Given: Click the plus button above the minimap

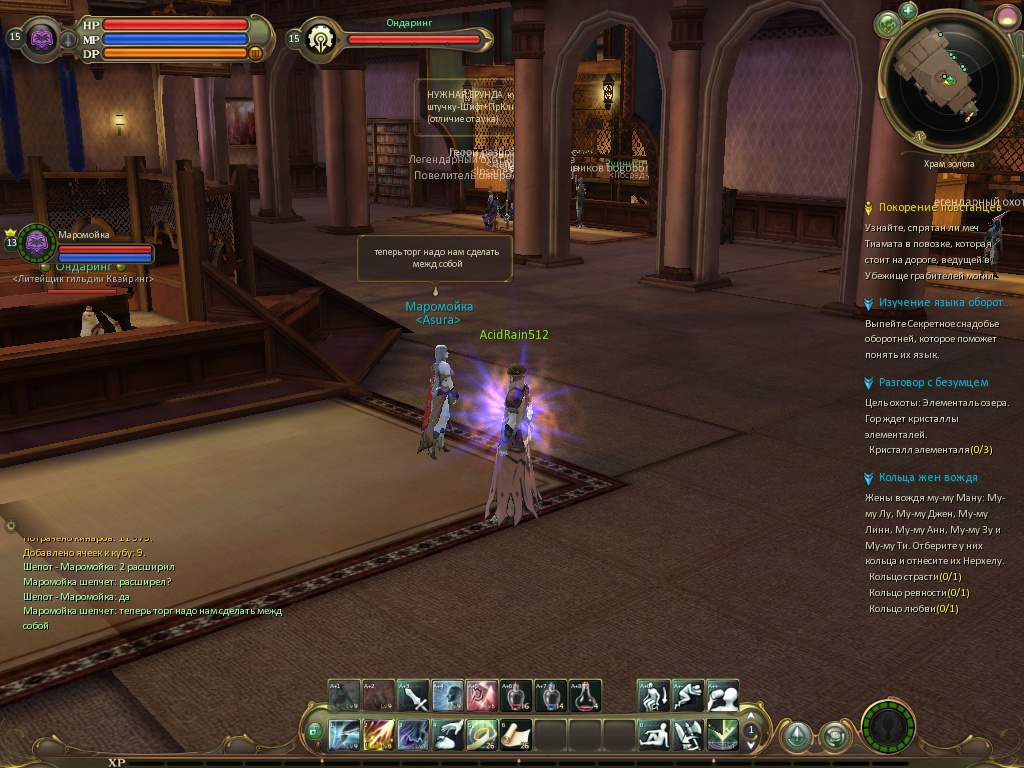Looking at the screenshot, I should 908,11.
